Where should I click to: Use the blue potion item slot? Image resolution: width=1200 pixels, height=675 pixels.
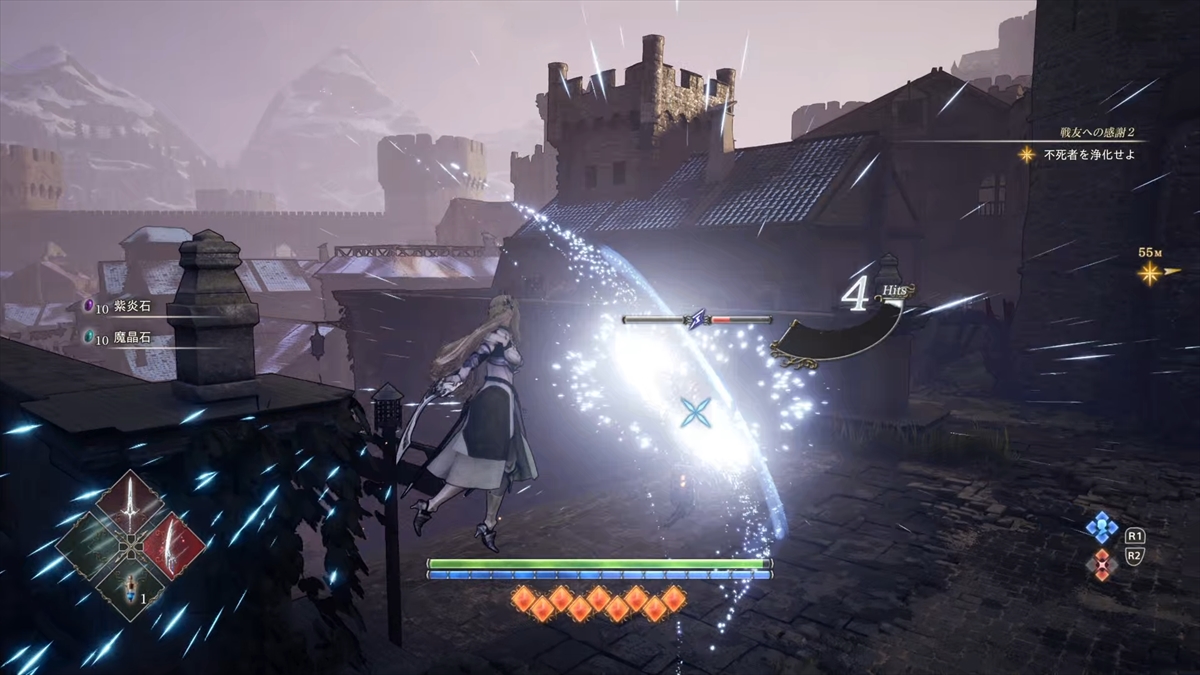pos(130,590)
